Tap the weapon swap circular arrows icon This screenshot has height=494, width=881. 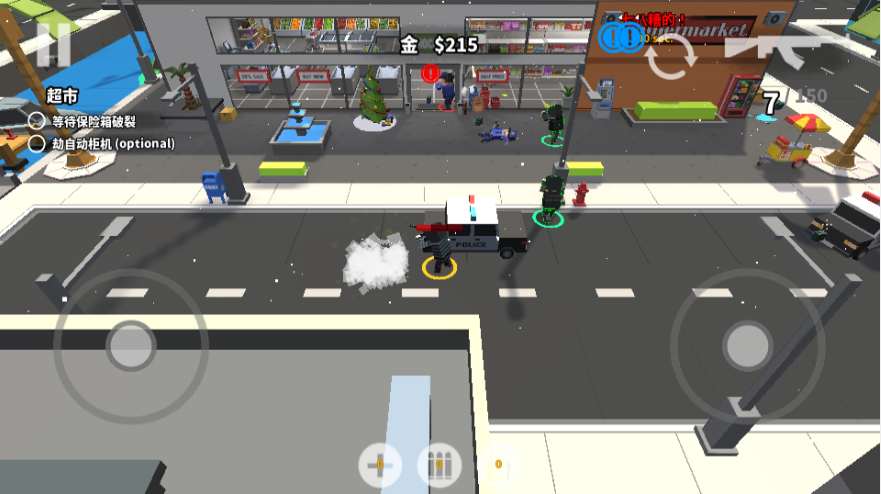[669, 58]
